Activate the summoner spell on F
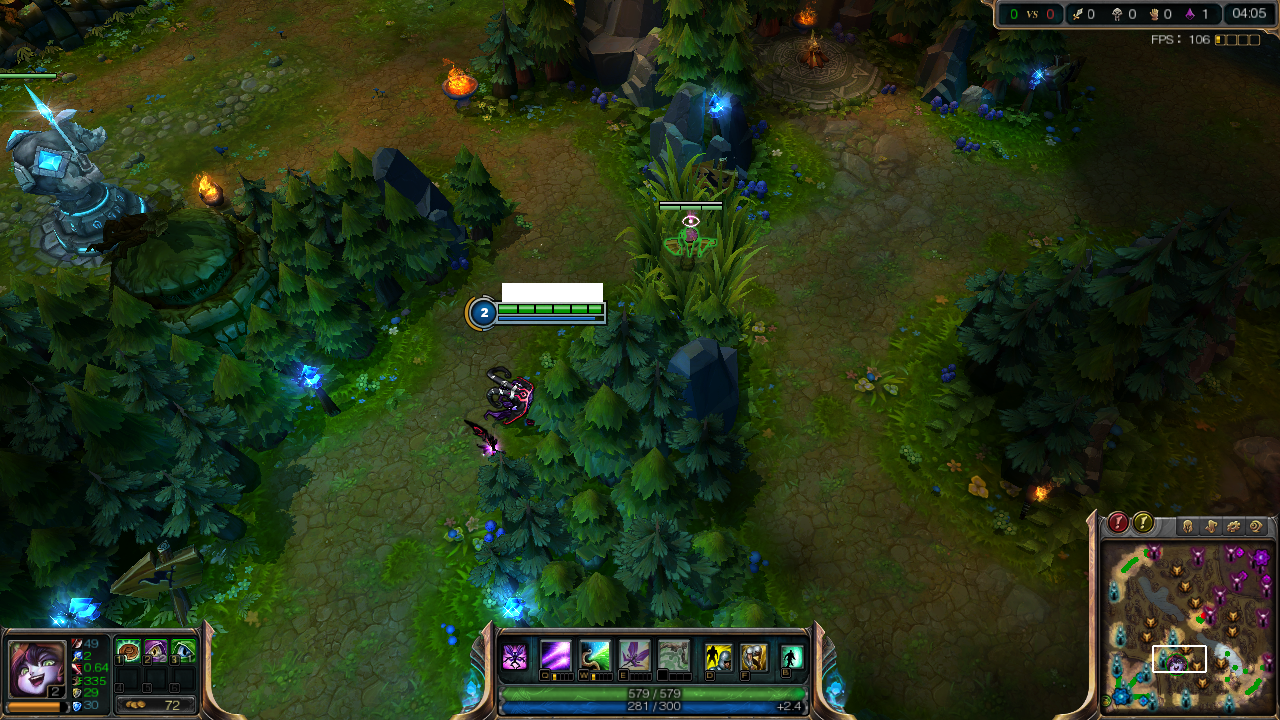This screenshot has width=1280, height=720. click(753, 657)
